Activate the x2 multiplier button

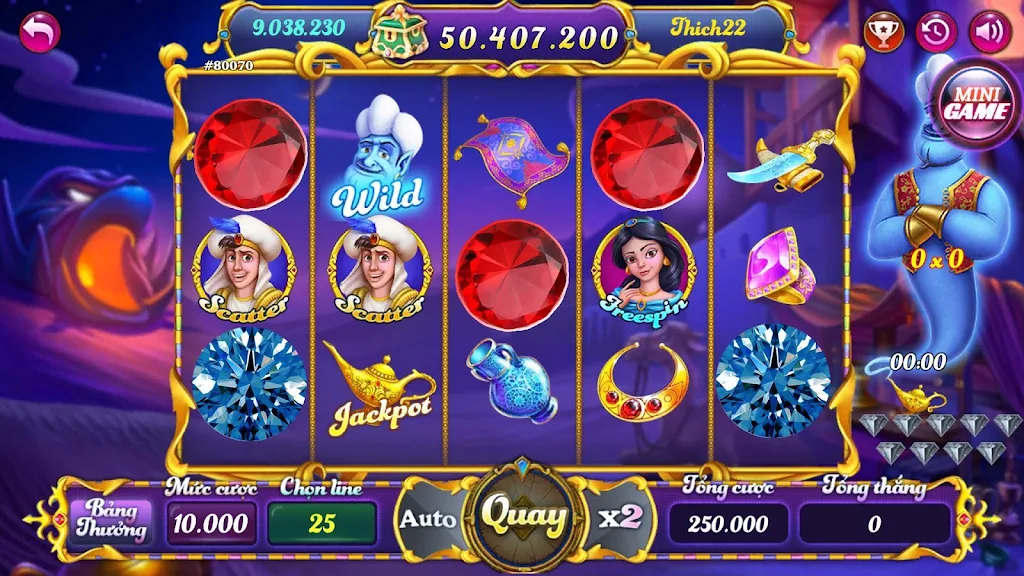coord(619,518)
